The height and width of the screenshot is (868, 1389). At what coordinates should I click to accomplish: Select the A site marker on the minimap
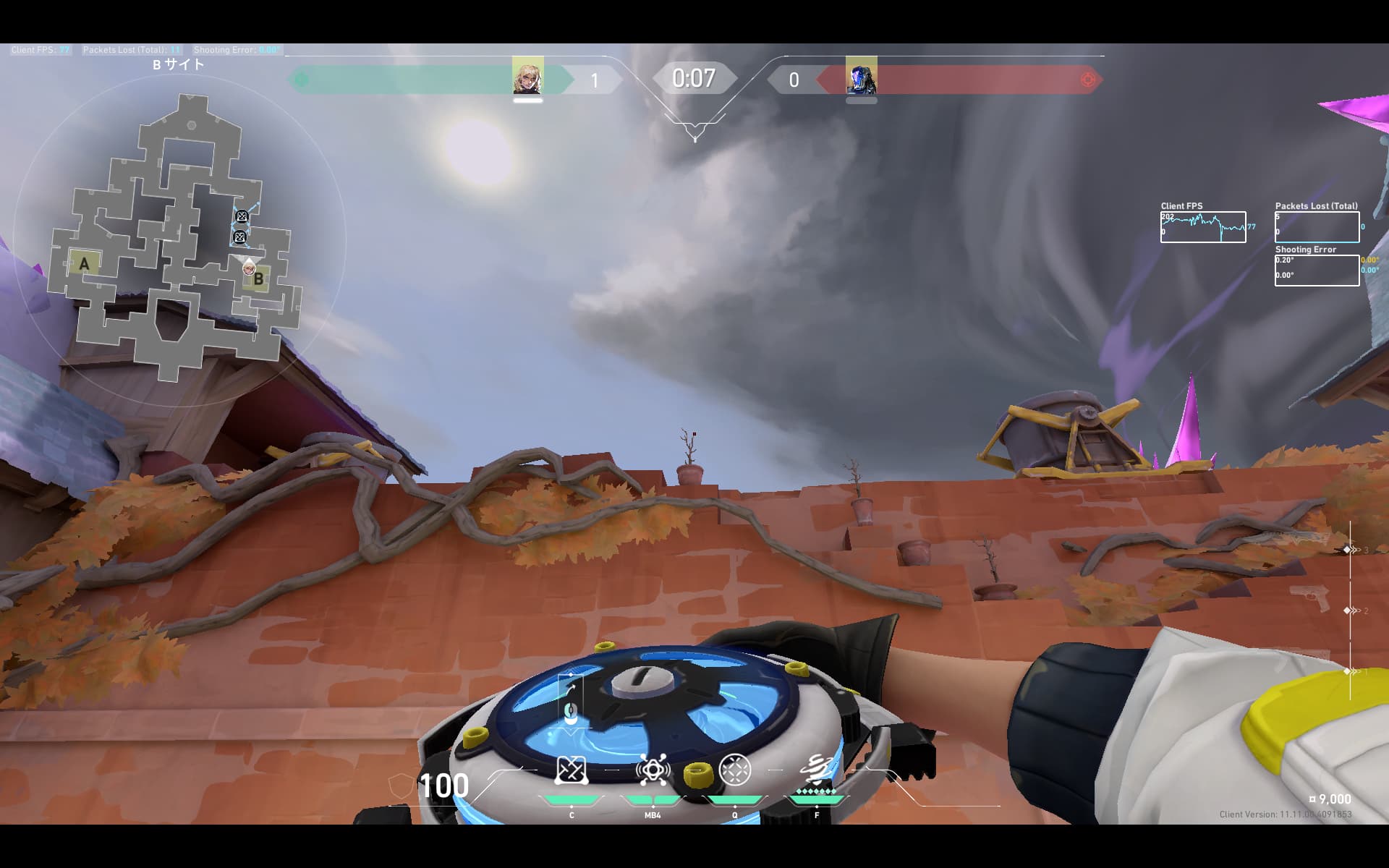pos(84,264)
